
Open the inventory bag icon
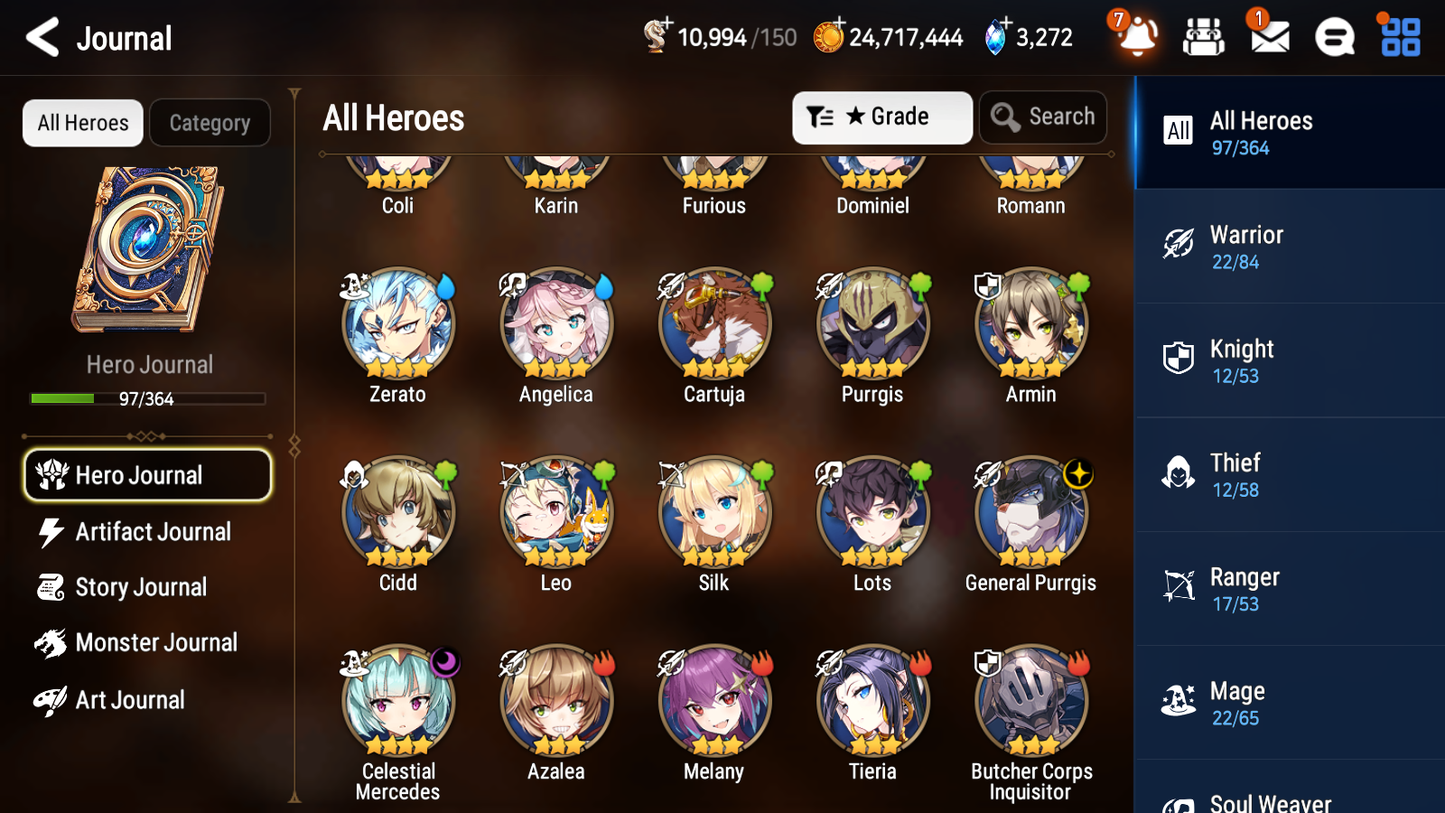[x=1202, y=37]
